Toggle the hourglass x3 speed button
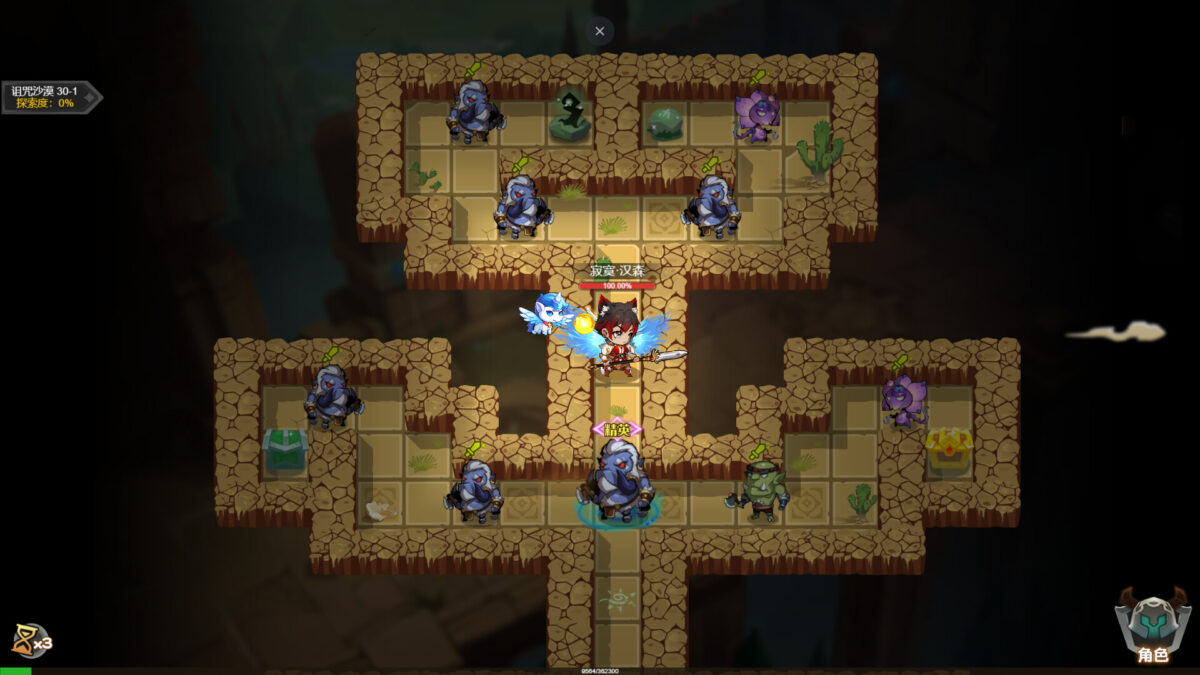 (x=30, y=640)
